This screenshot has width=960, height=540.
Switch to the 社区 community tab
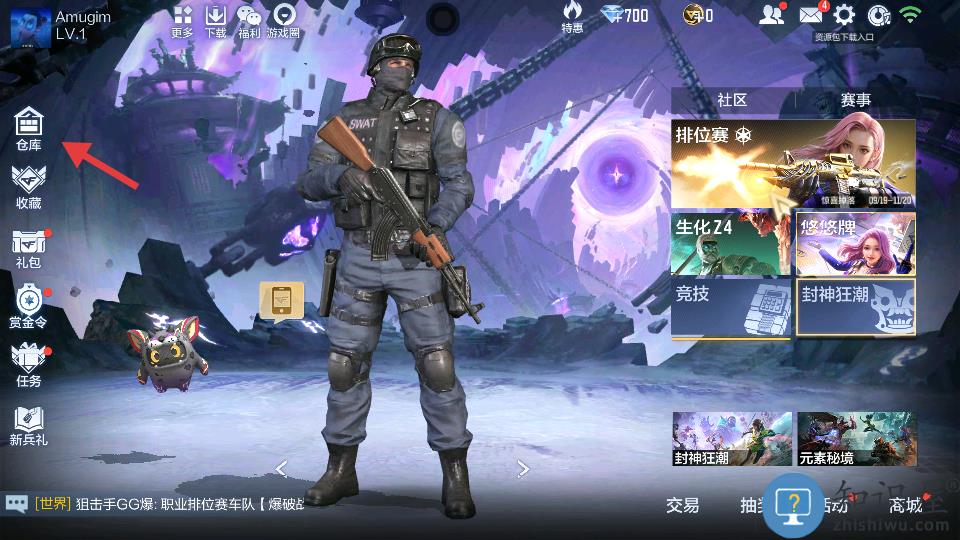(732, 100)
